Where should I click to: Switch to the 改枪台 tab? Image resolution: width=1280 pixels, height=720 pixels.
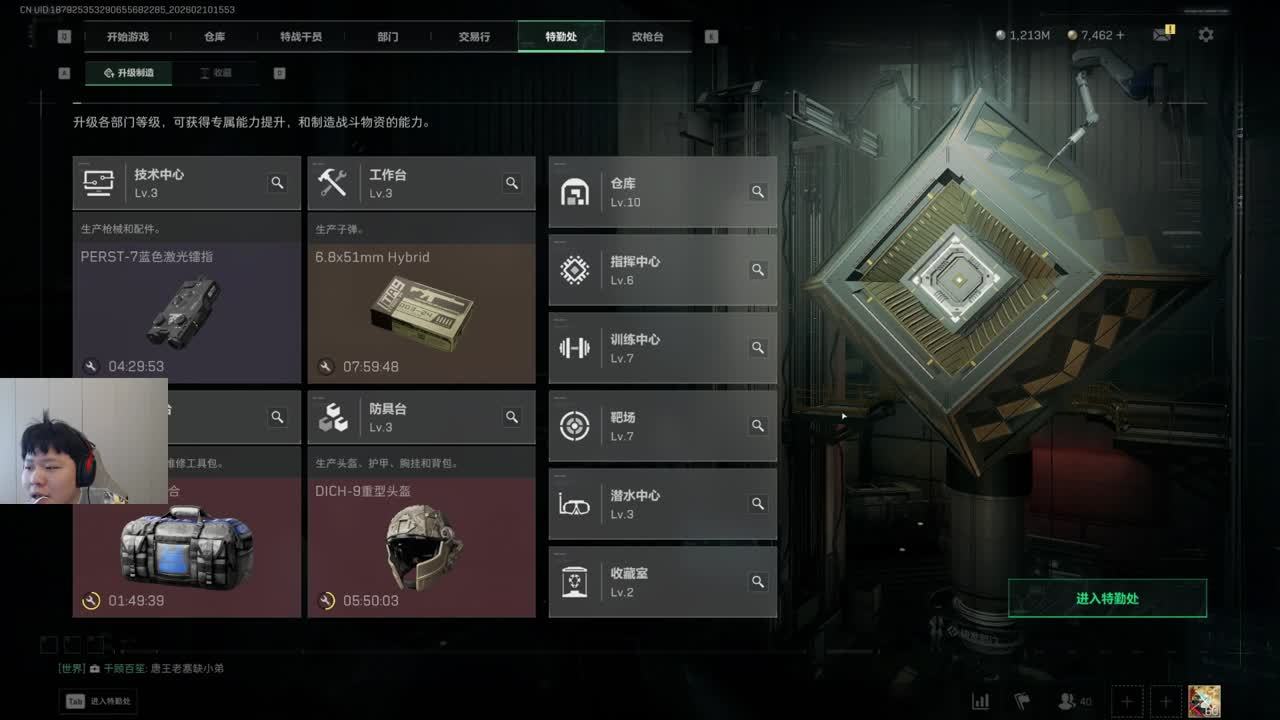(x=647, y=37)
